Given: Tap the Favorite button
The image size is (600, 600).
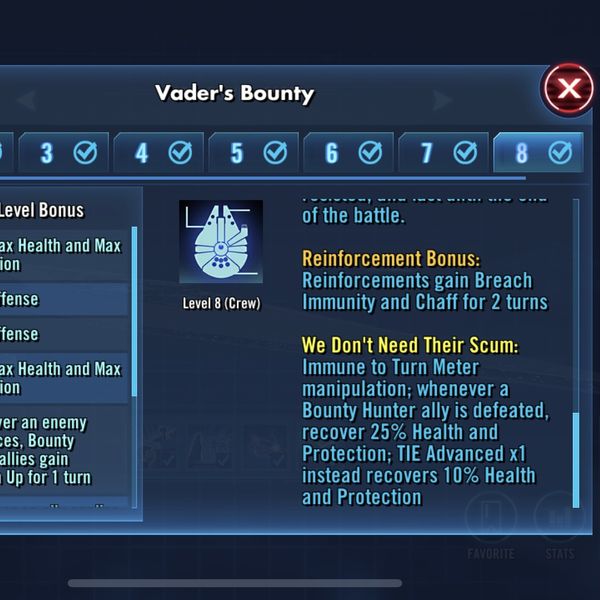Looking at the screenshot, I should 491,523.
